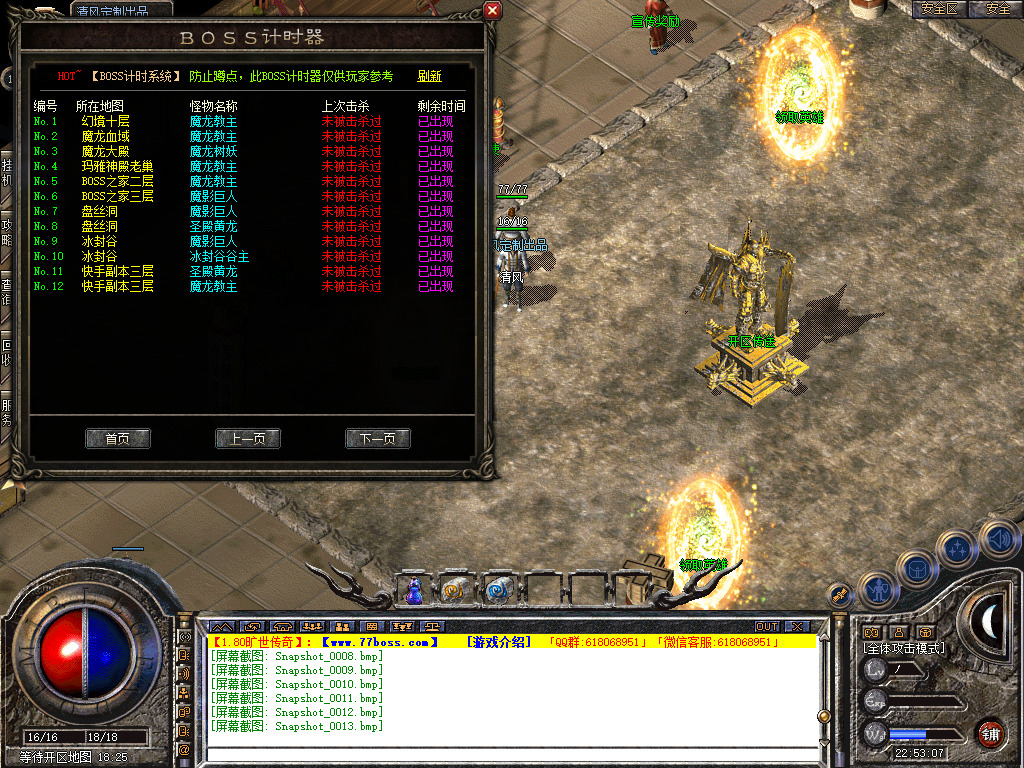1024x768 pixels.
Task: Select boss row No.1 幻境十层
Action: point(105,121)
